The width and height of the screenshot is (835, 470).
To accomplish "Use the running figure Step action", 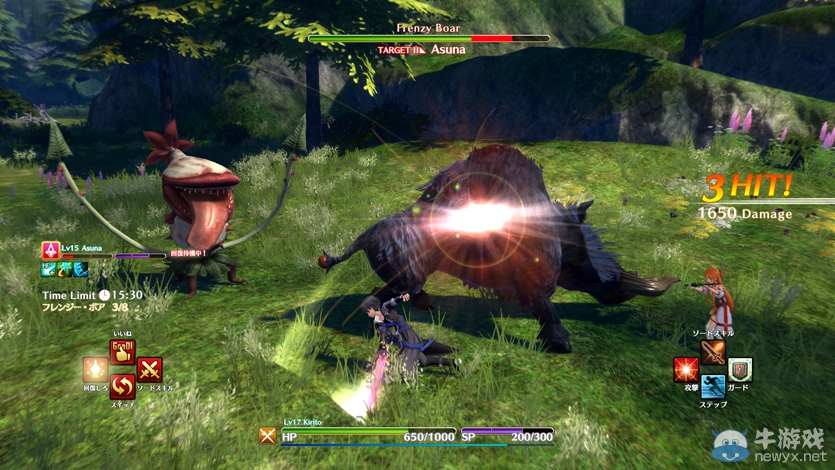I will [713, 386].
